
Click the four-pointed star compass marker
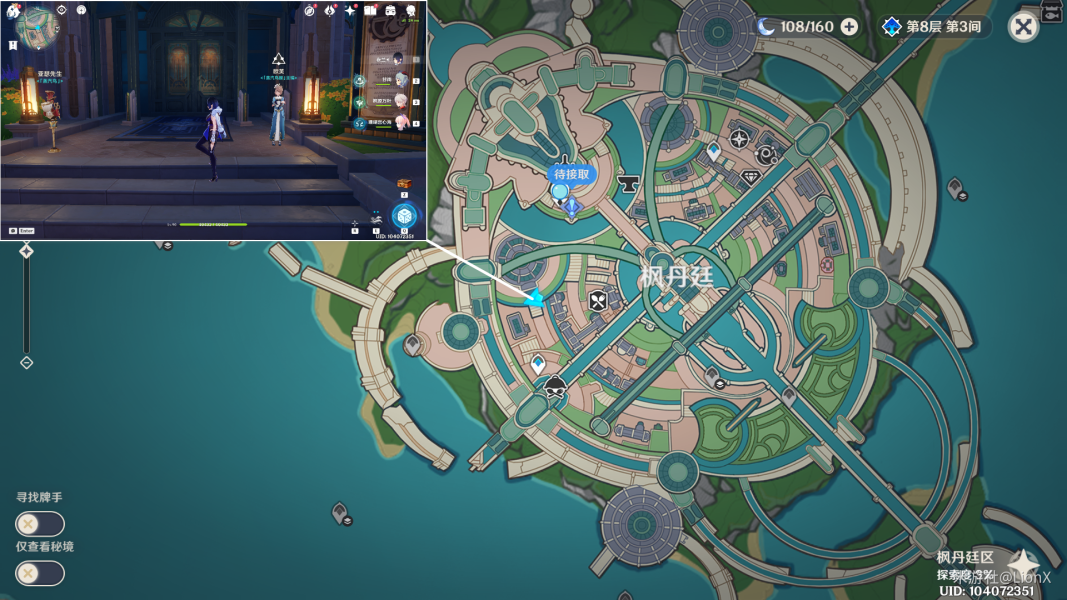point(739,139)
